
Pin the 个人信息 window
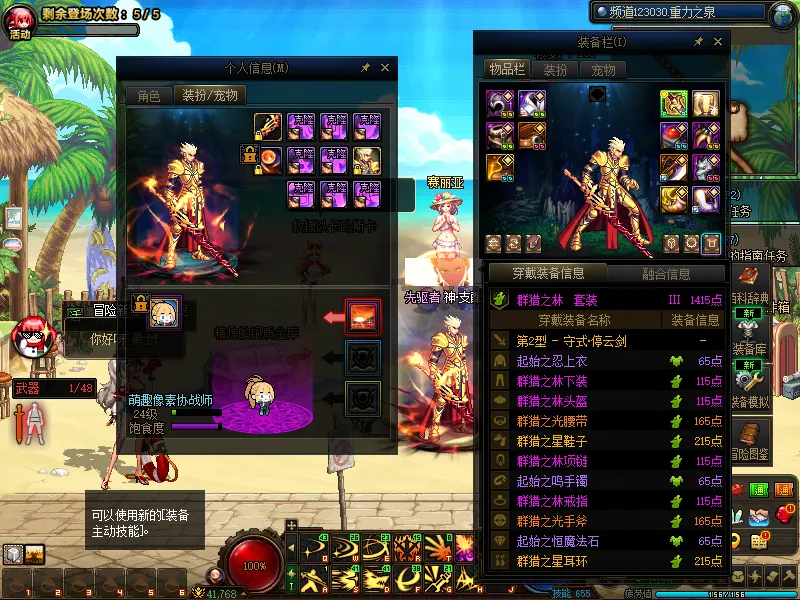coord(366,68)
